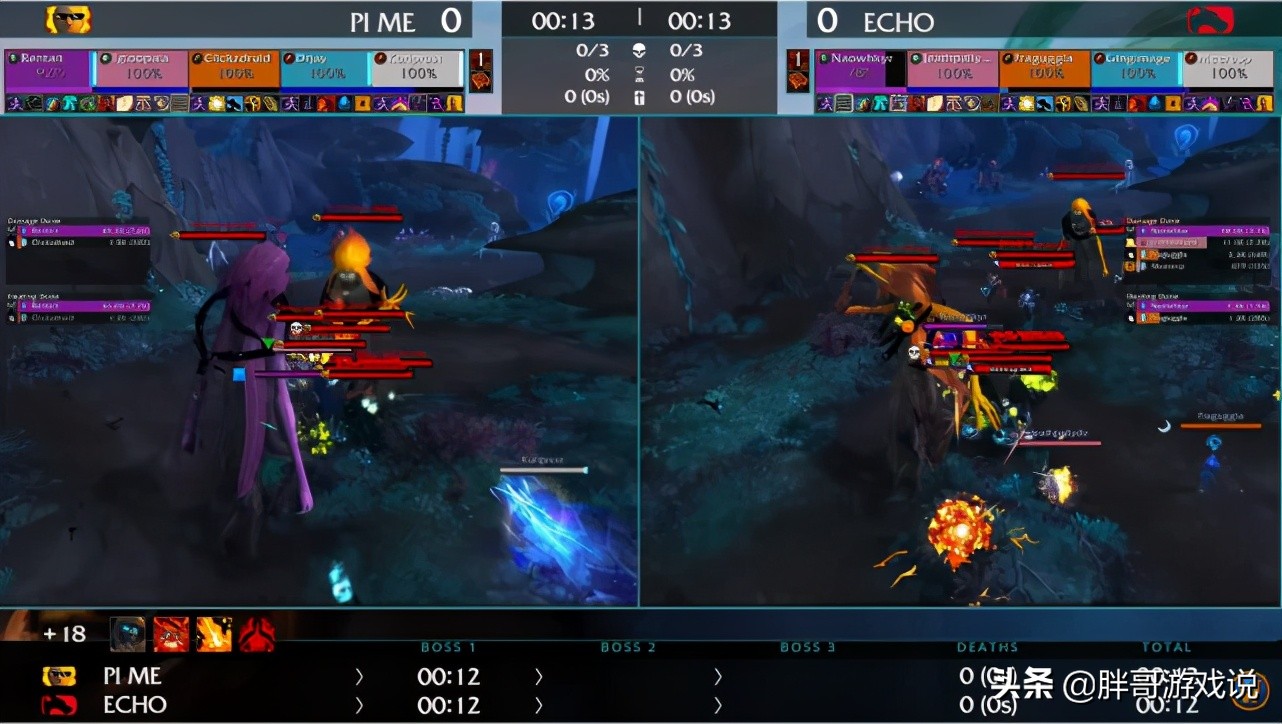Click the hooded figure affix icon
Viewport: 1282px width, 724px height.
pos(127,634)
